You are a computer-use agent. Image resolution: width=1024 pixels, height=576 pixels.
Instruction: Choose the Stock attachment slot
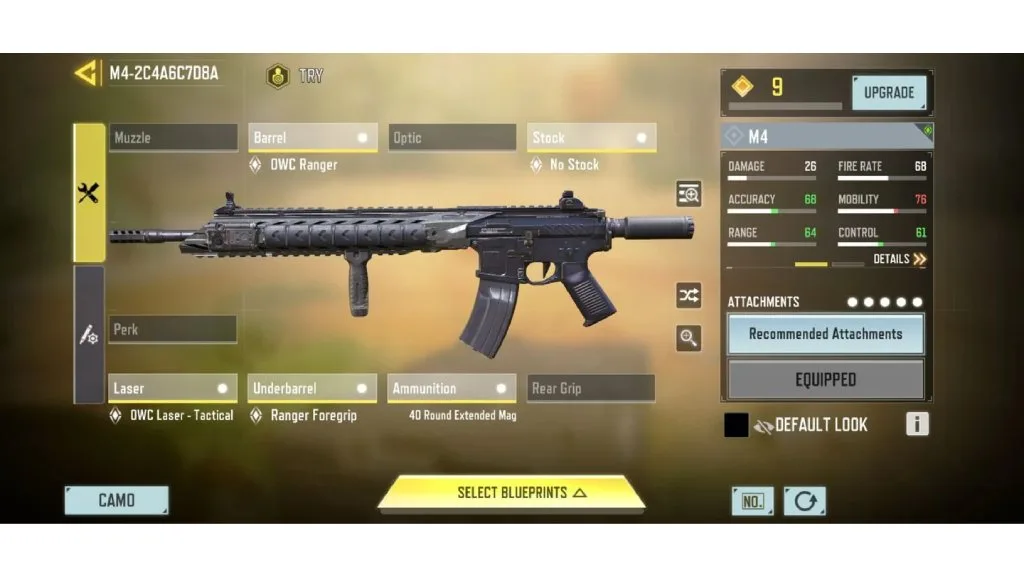tap(591, 138)
